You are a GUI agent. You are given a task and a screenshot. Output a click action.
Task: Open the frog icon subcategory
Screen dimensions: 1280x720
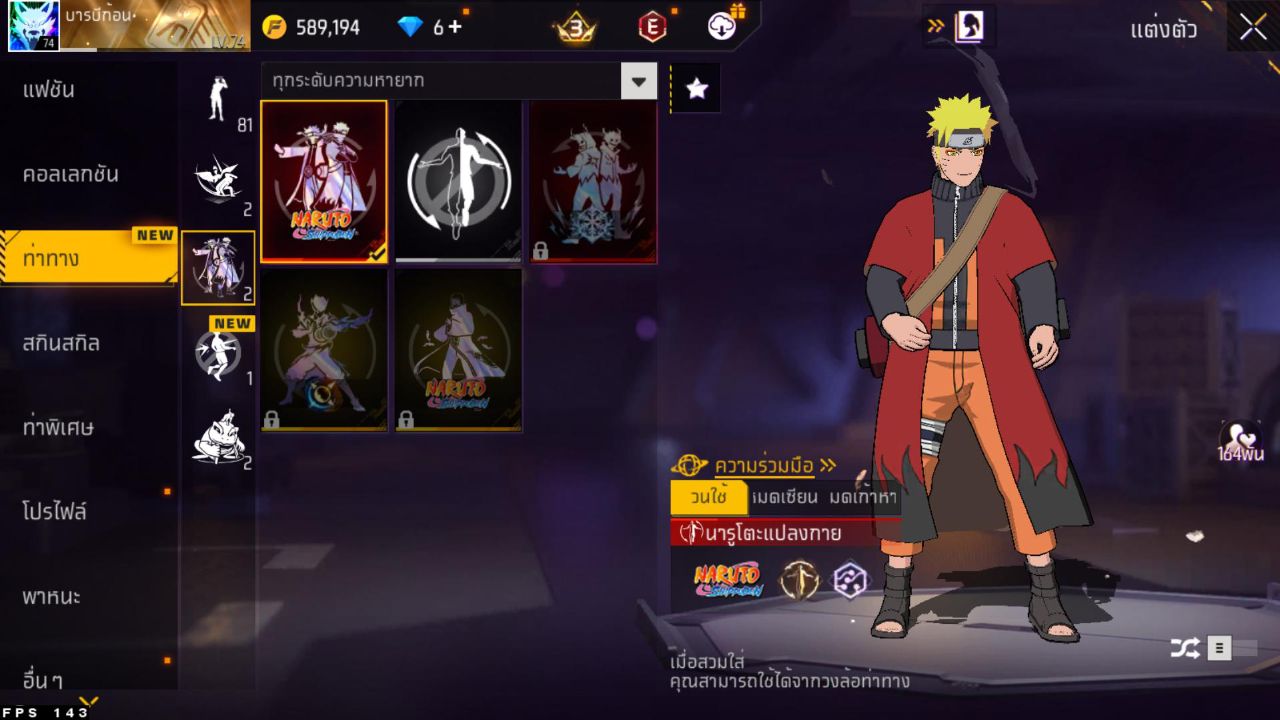(218, 437)
